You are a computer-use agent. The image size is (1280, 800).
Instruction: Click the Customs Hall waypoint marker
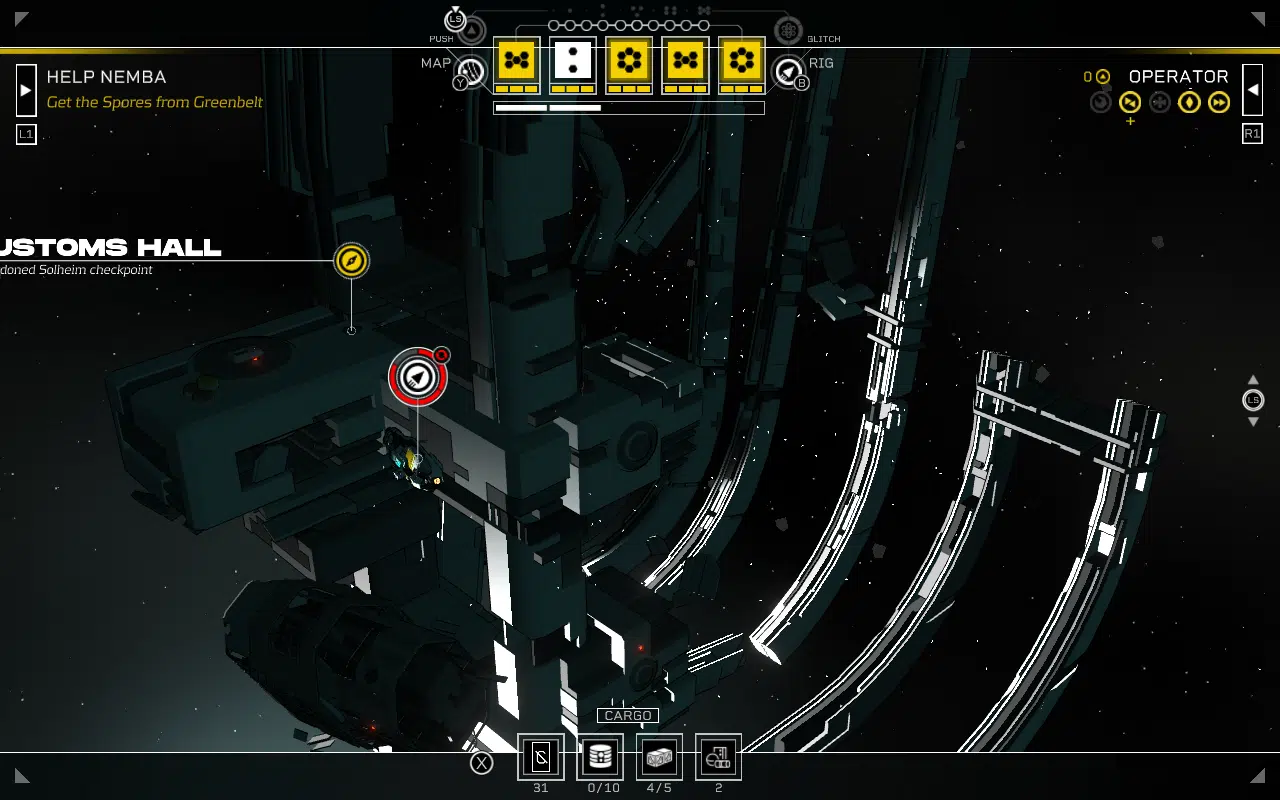coord(351,261)
